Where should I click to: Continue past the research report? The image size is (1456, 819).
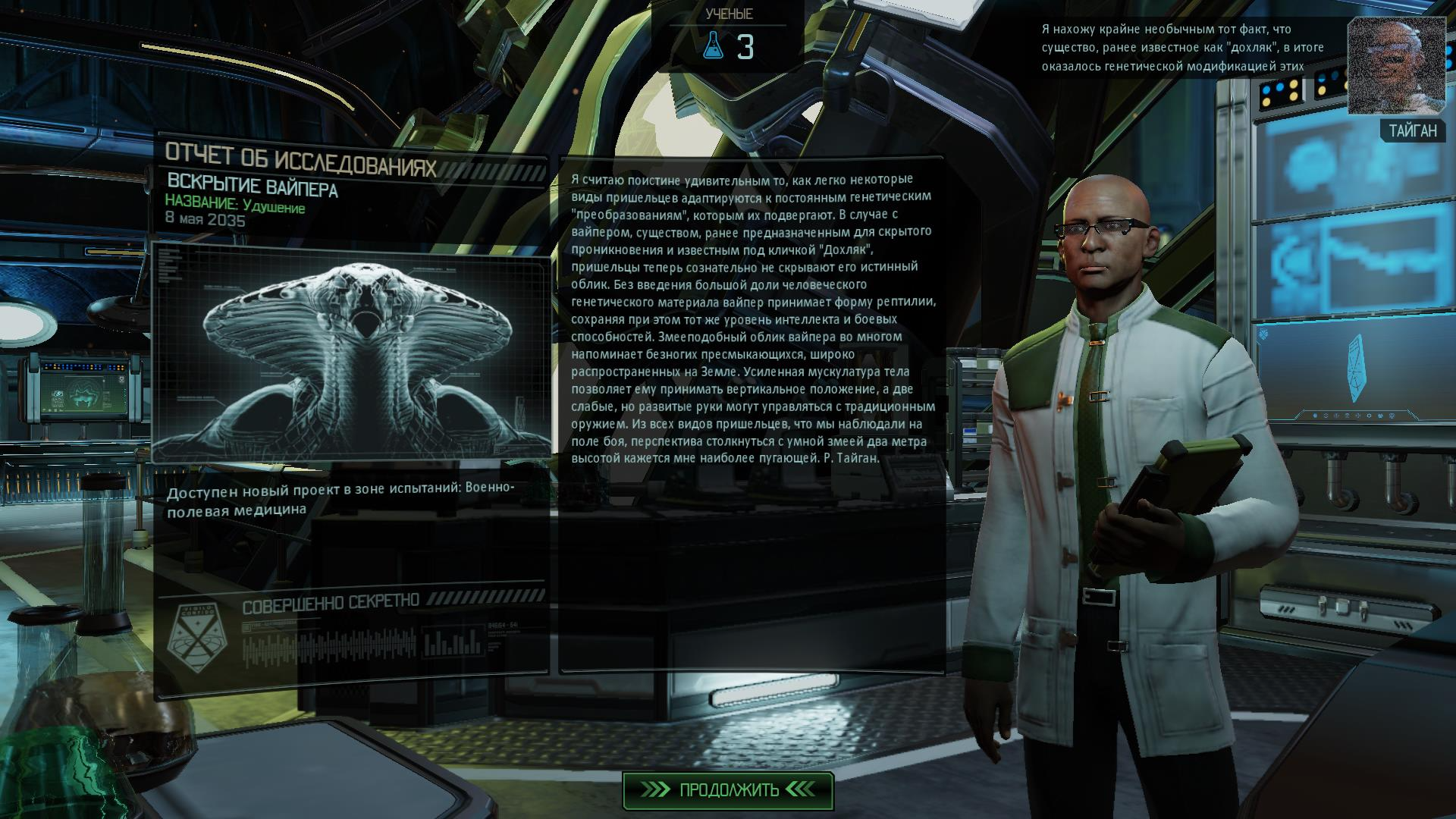[728, 790]
